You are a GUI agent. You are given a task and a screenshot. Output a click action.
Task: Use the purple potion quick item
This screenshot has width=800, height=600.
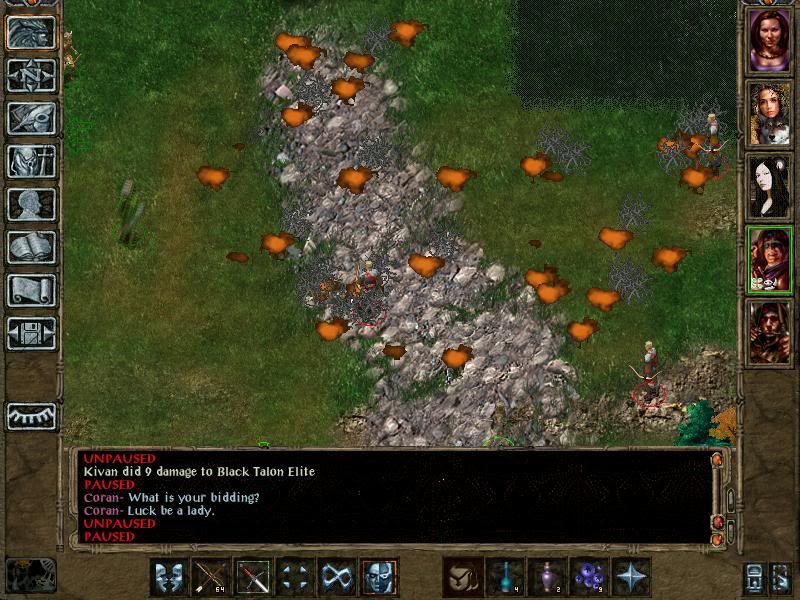(547, 577)
